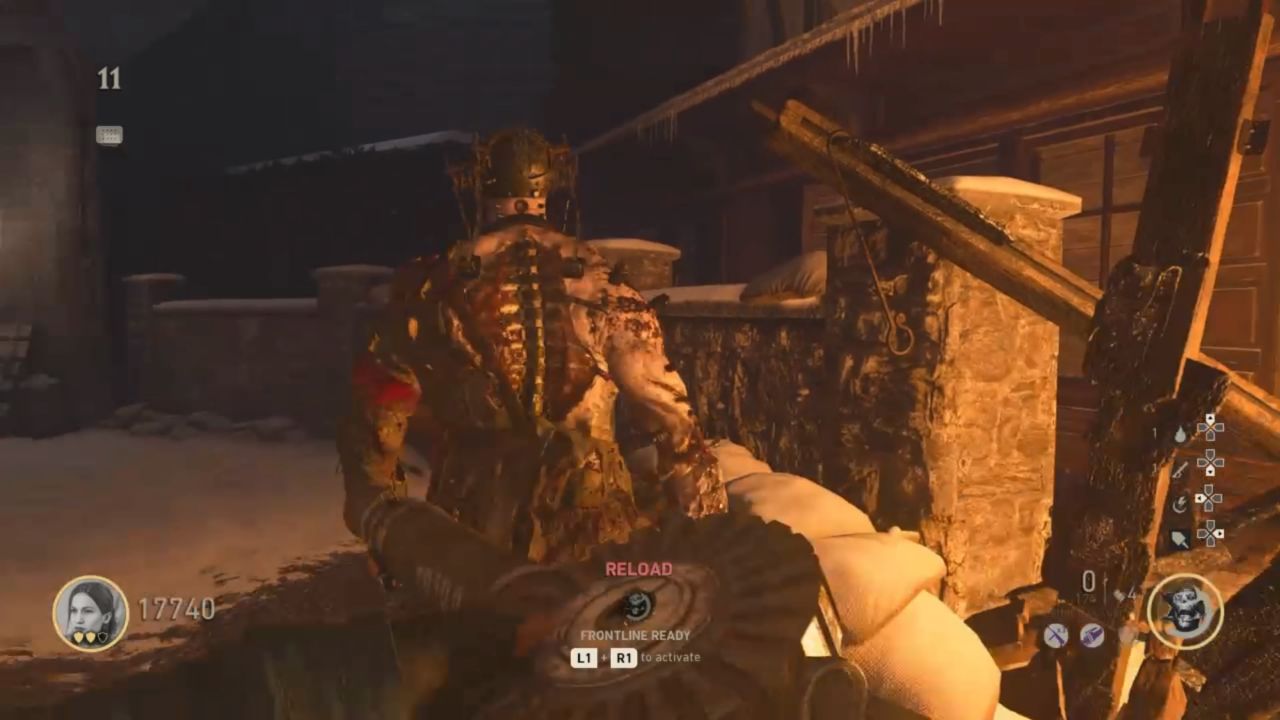Select the water drop consumable icon
The width and height of the screenshot is (1280, 720).
pyautogui.click(x=1180, y=436)
